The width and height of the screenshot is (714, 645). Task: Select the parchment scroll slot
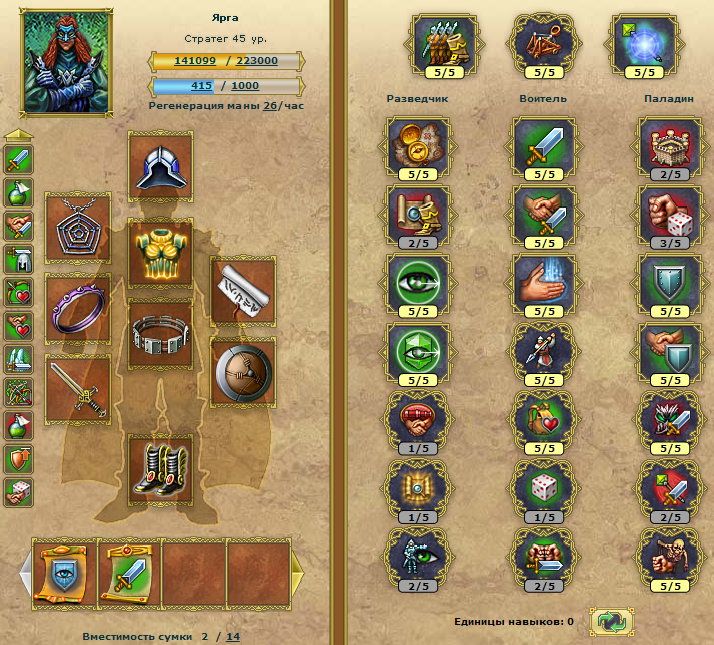click(x=243, y=288)
